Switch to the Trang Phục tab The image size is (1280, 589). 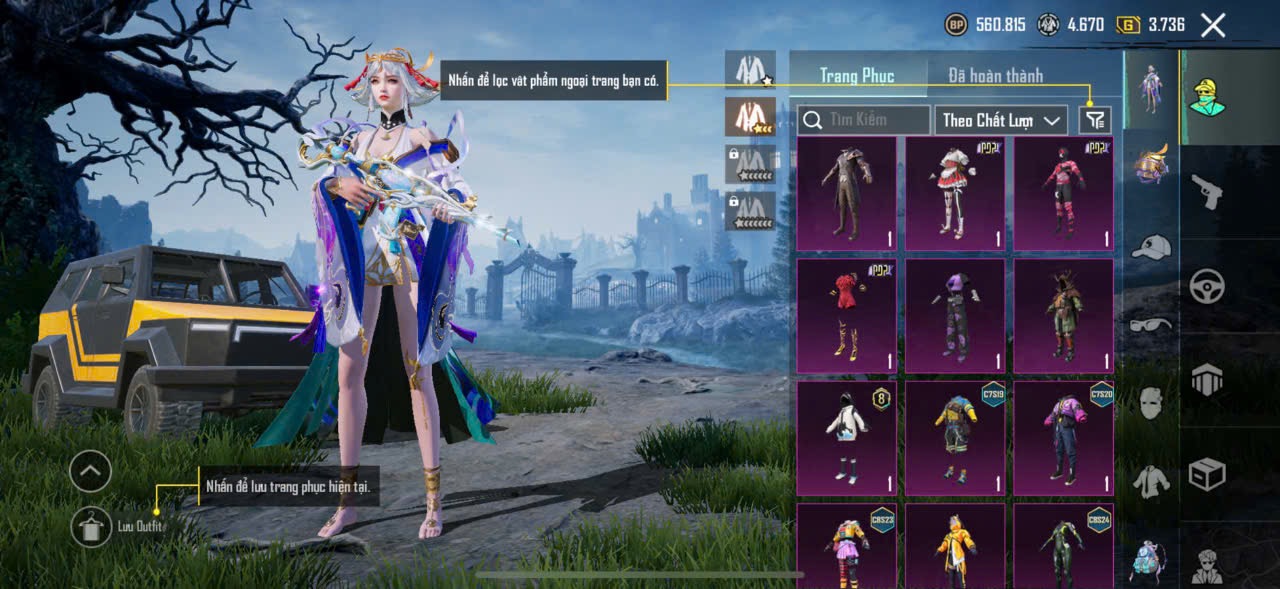[857, 76]
